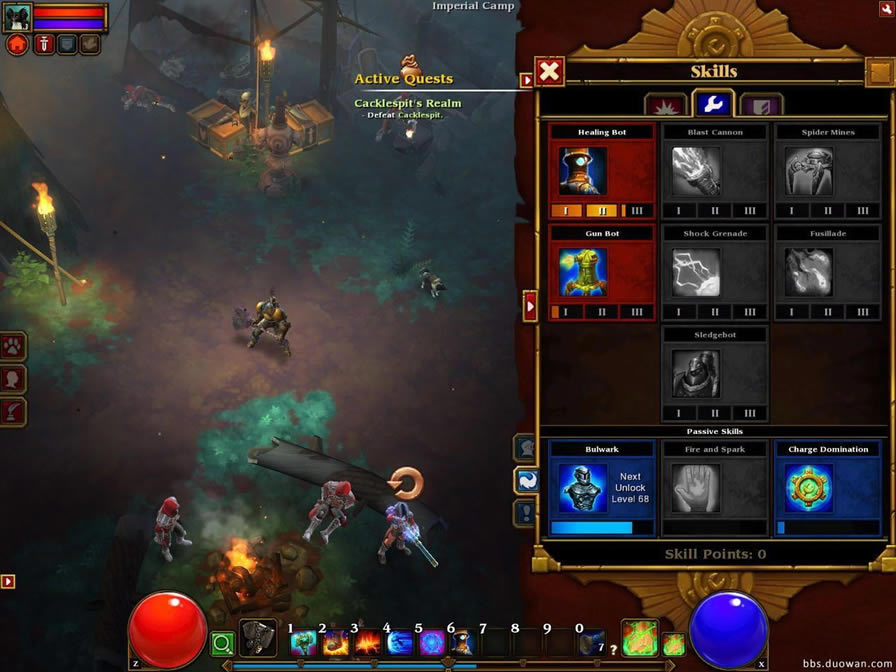The height and width of the screenshot is (672, 896).
Task: Activate hotbar slot 3 fire skill
Action: coord(366,643)
